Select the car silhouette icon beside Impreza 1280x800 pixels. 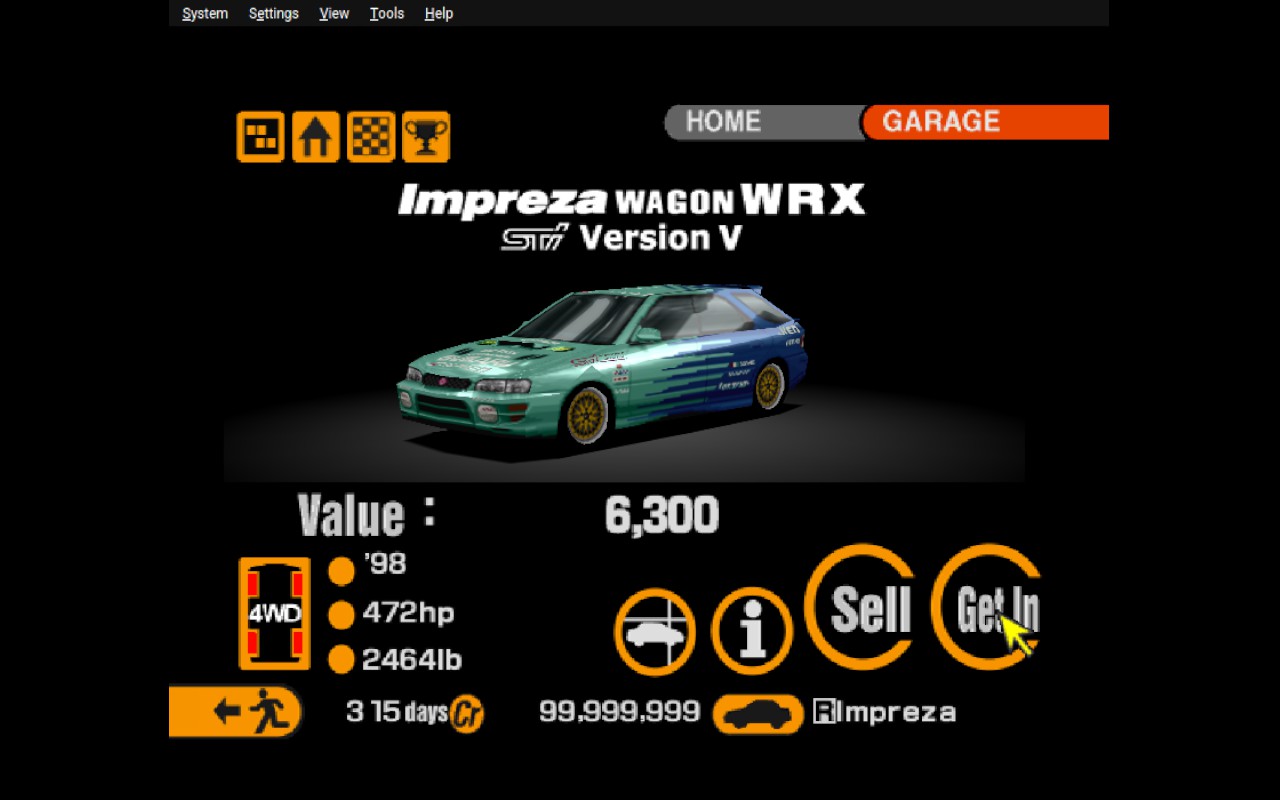click(757, 714)
